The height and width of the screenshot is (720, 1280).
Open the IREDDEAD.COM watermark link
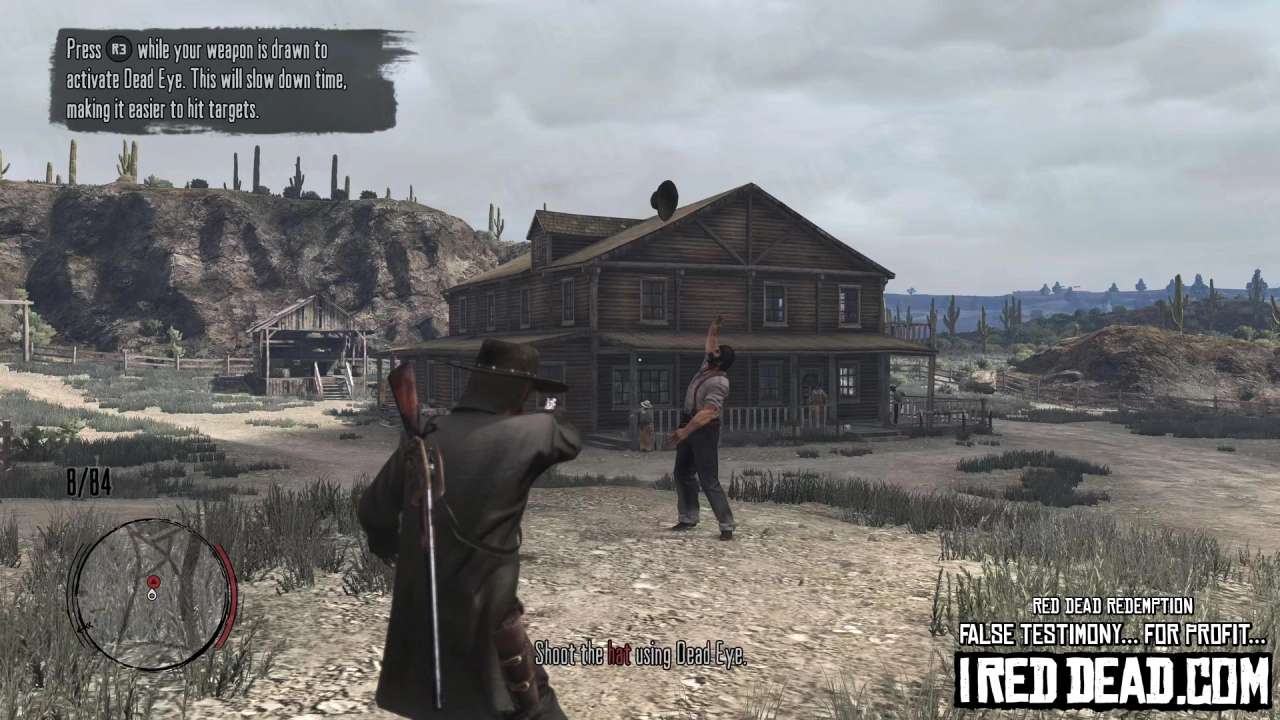pyautogui.click(x=1112, y=677)
